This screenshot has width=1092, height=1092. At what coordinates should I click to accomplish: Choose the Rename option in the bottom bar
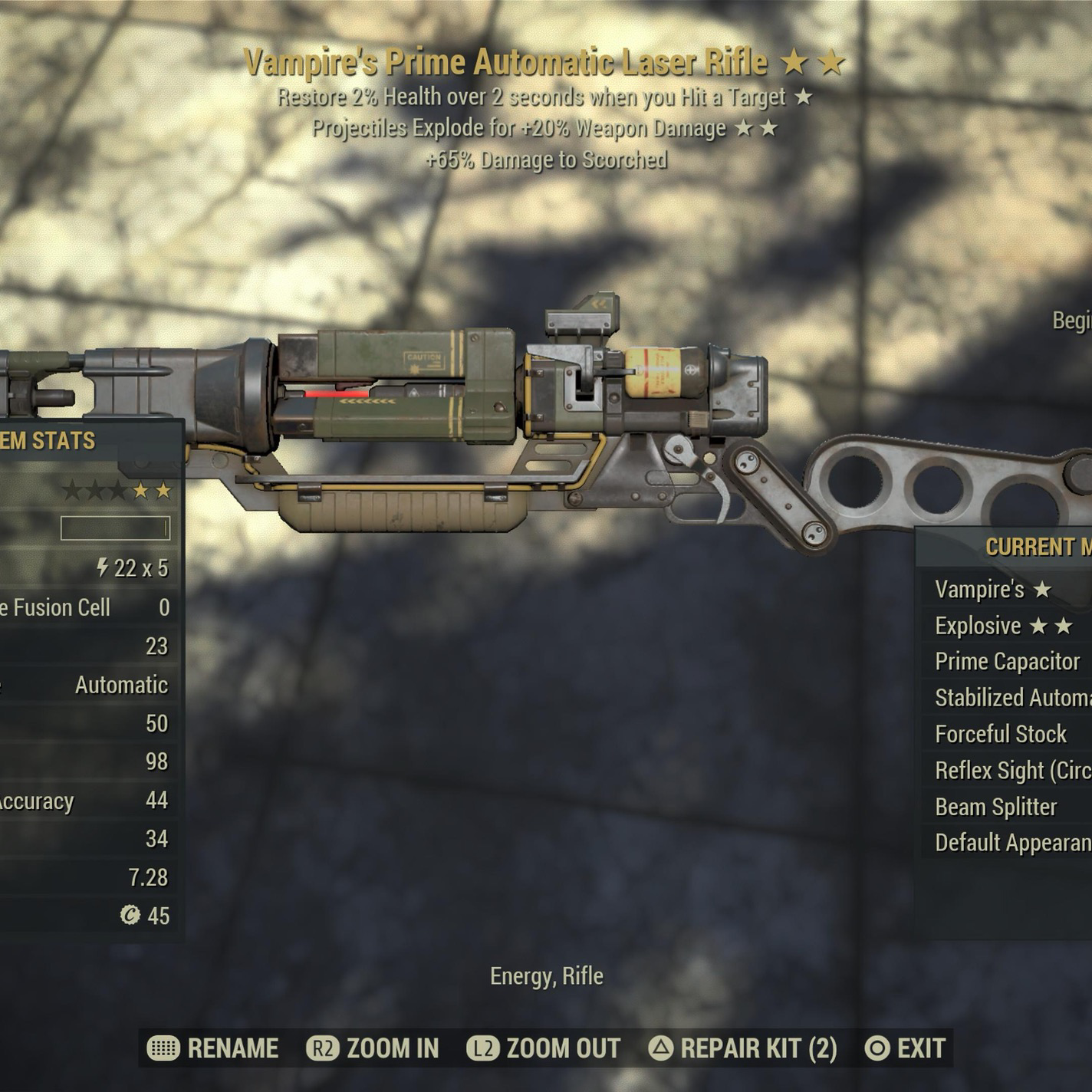pos(213,1048)
